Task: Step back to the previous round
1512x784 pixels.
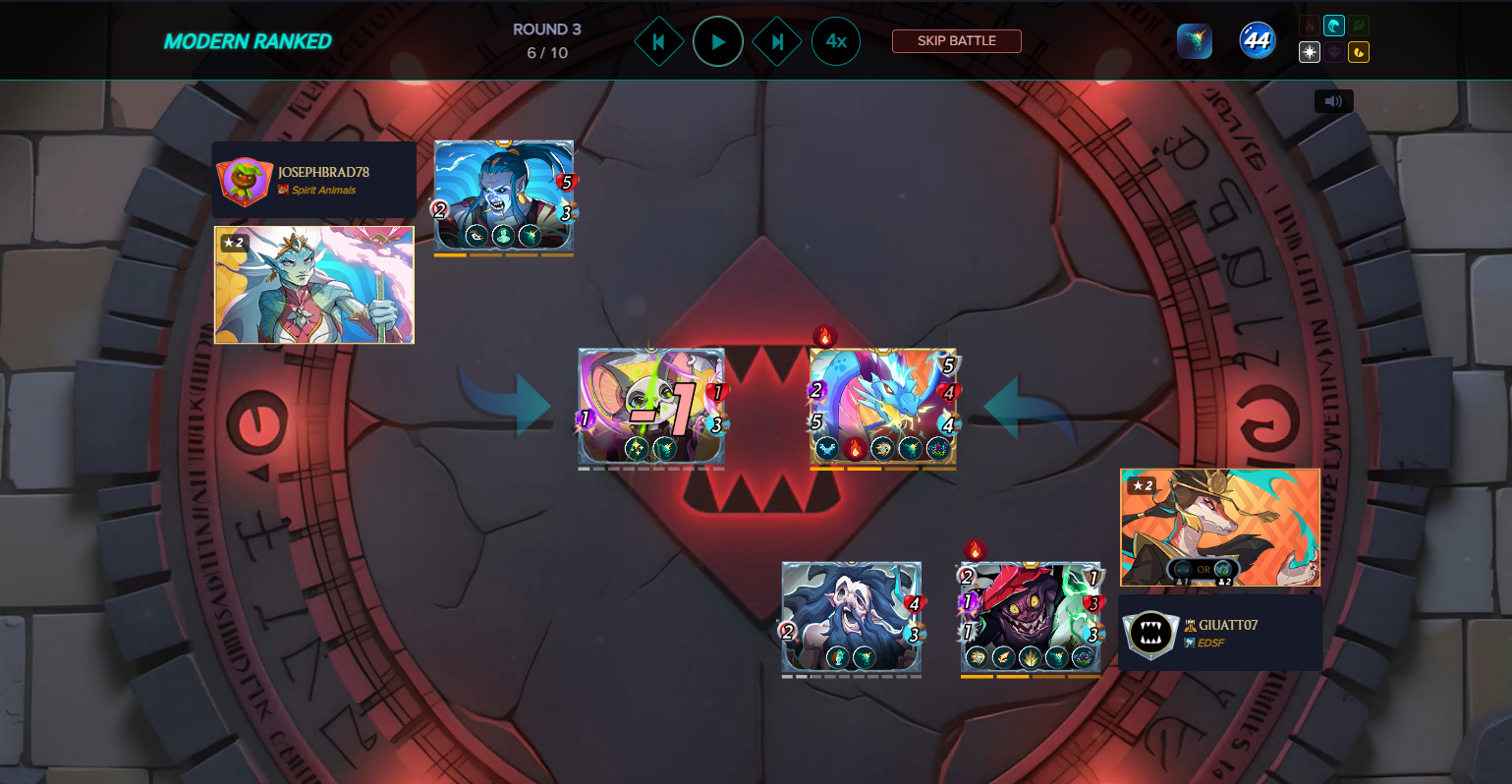Action: tap(658, 42)
